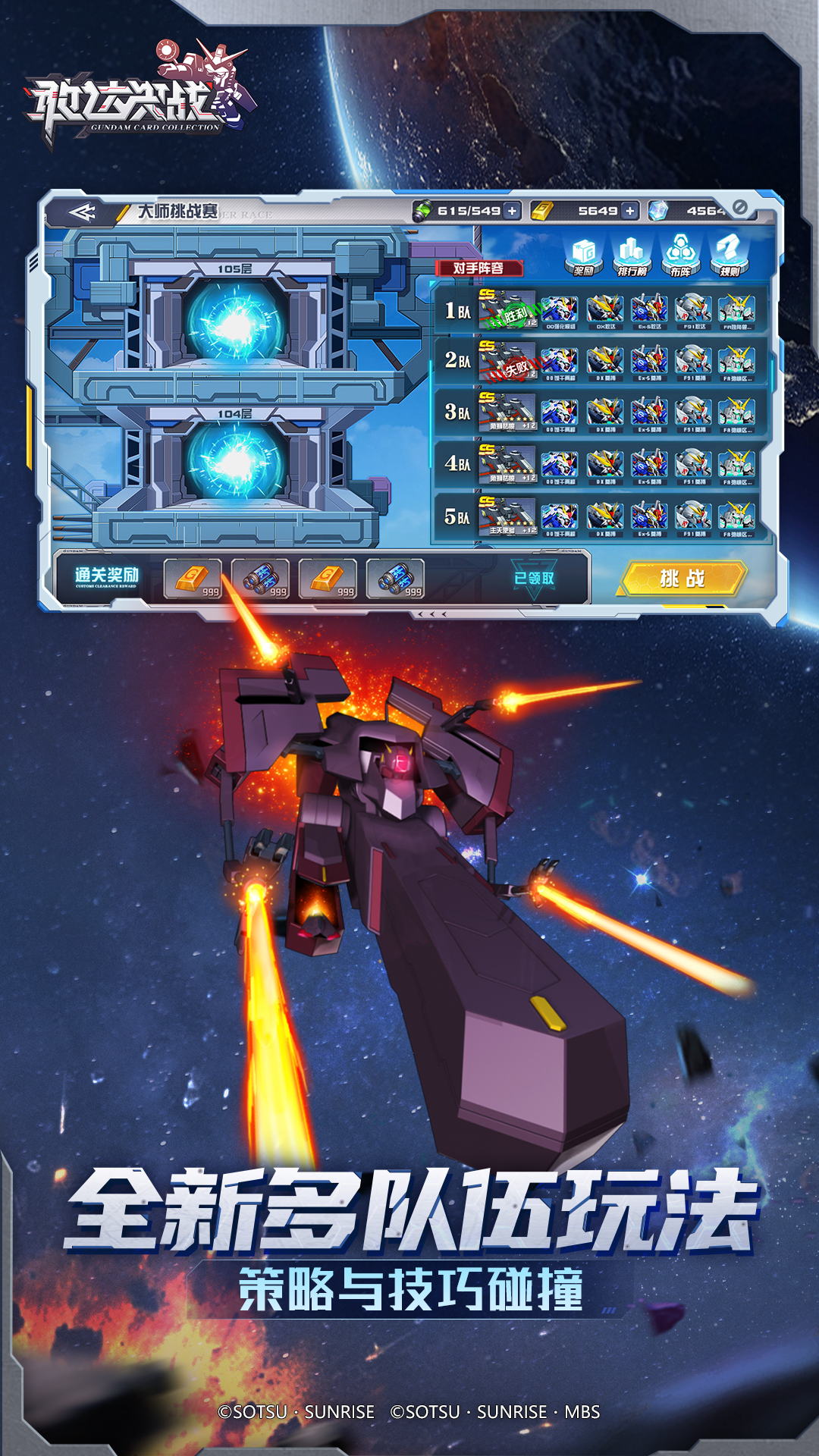Select the 104层 floor portal

click(x=235, y=460)
